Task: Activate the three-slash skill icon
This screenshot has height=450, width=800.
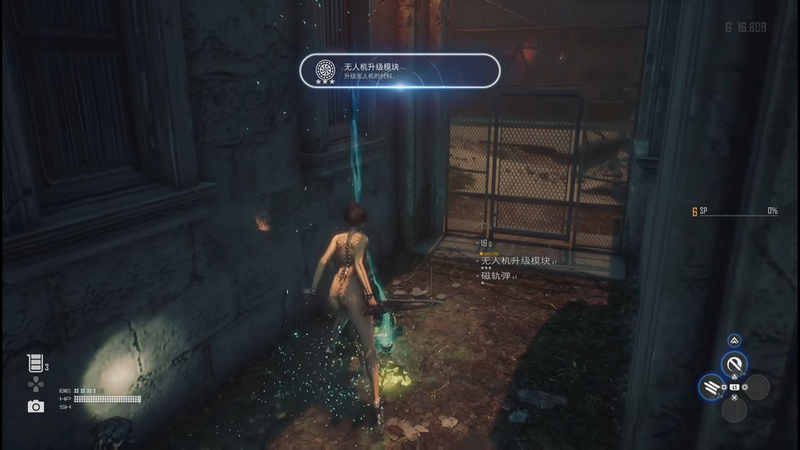Action: (x=712, y=386)
